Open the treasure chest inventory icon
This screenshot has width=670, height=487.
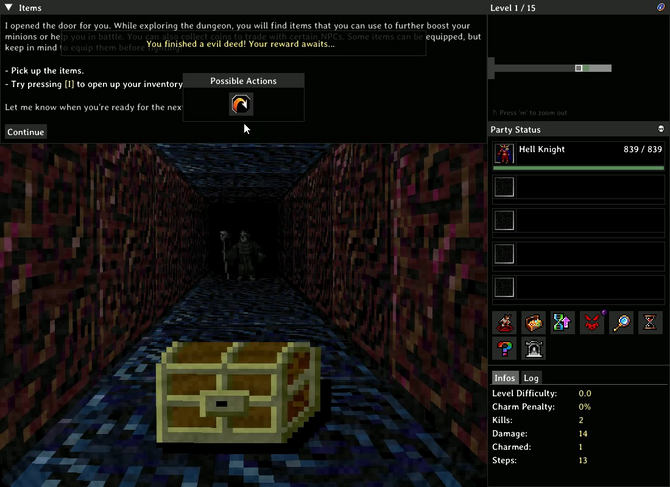pyautogui.click(x=534, y=323)
